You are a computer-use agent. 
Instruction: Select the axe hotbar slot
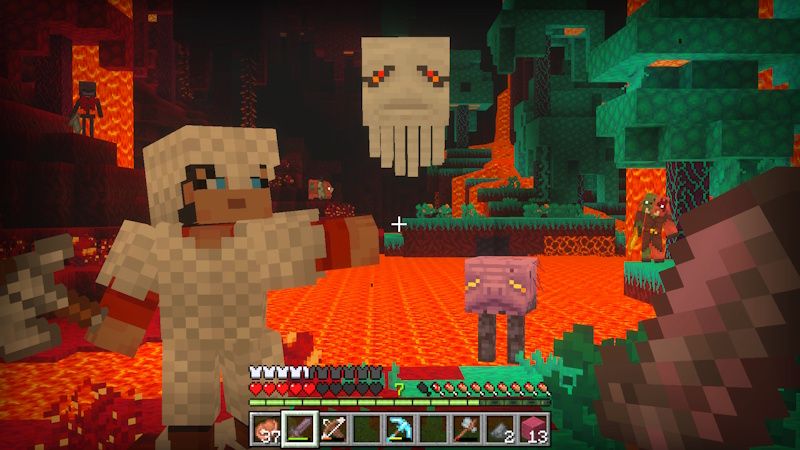point(468,428)
